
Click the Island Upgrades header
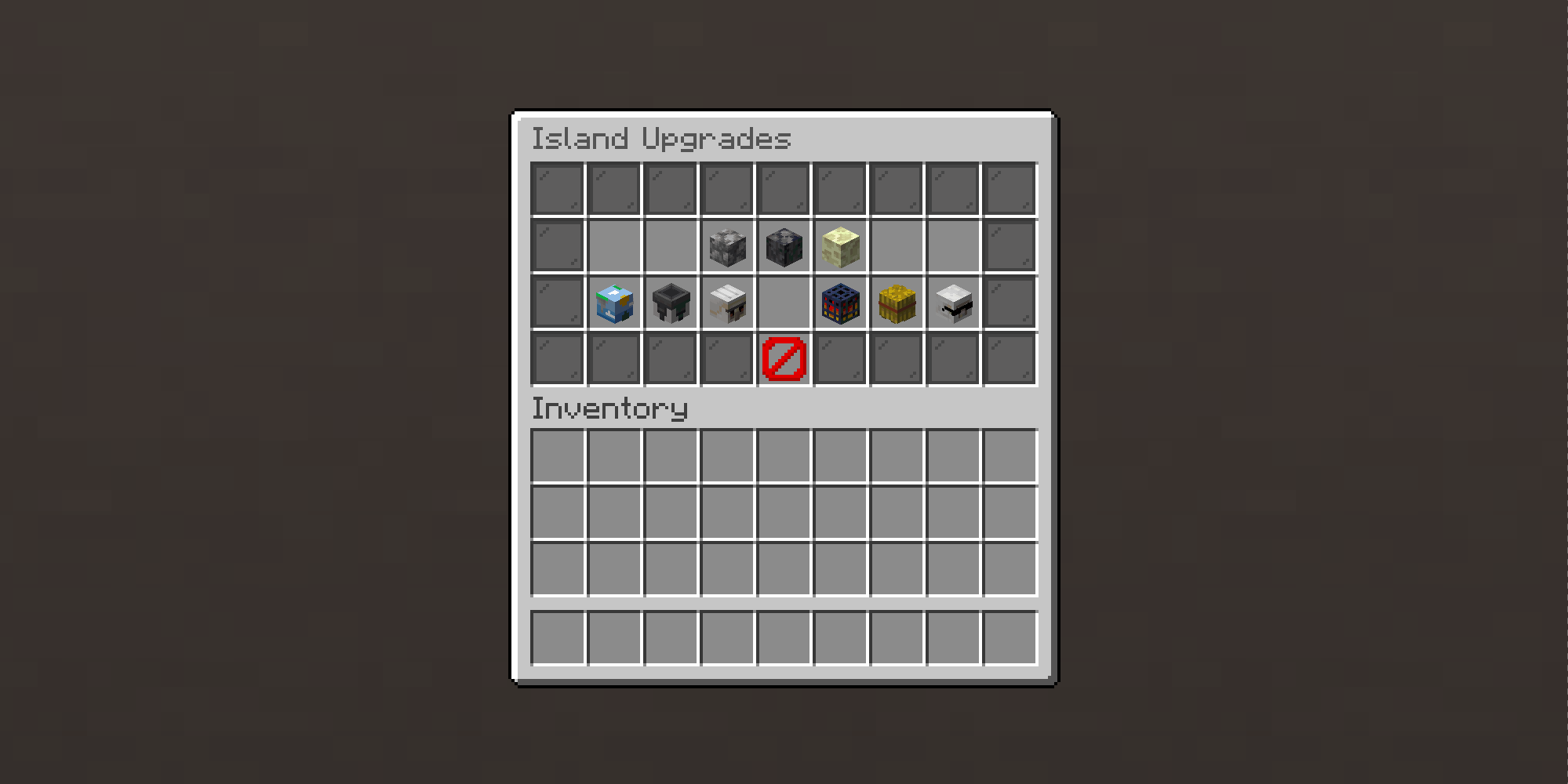pyautogui.click(x=663, y=138)
